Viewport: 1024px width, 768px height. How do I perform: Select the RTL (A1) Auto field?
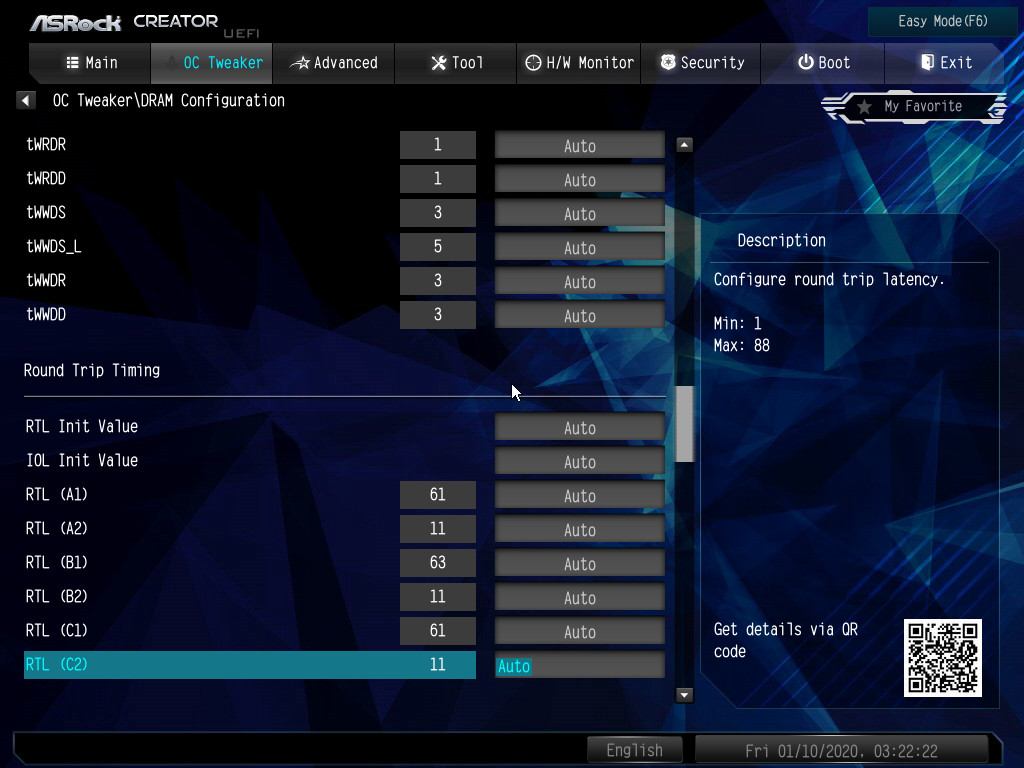[580, 496]
